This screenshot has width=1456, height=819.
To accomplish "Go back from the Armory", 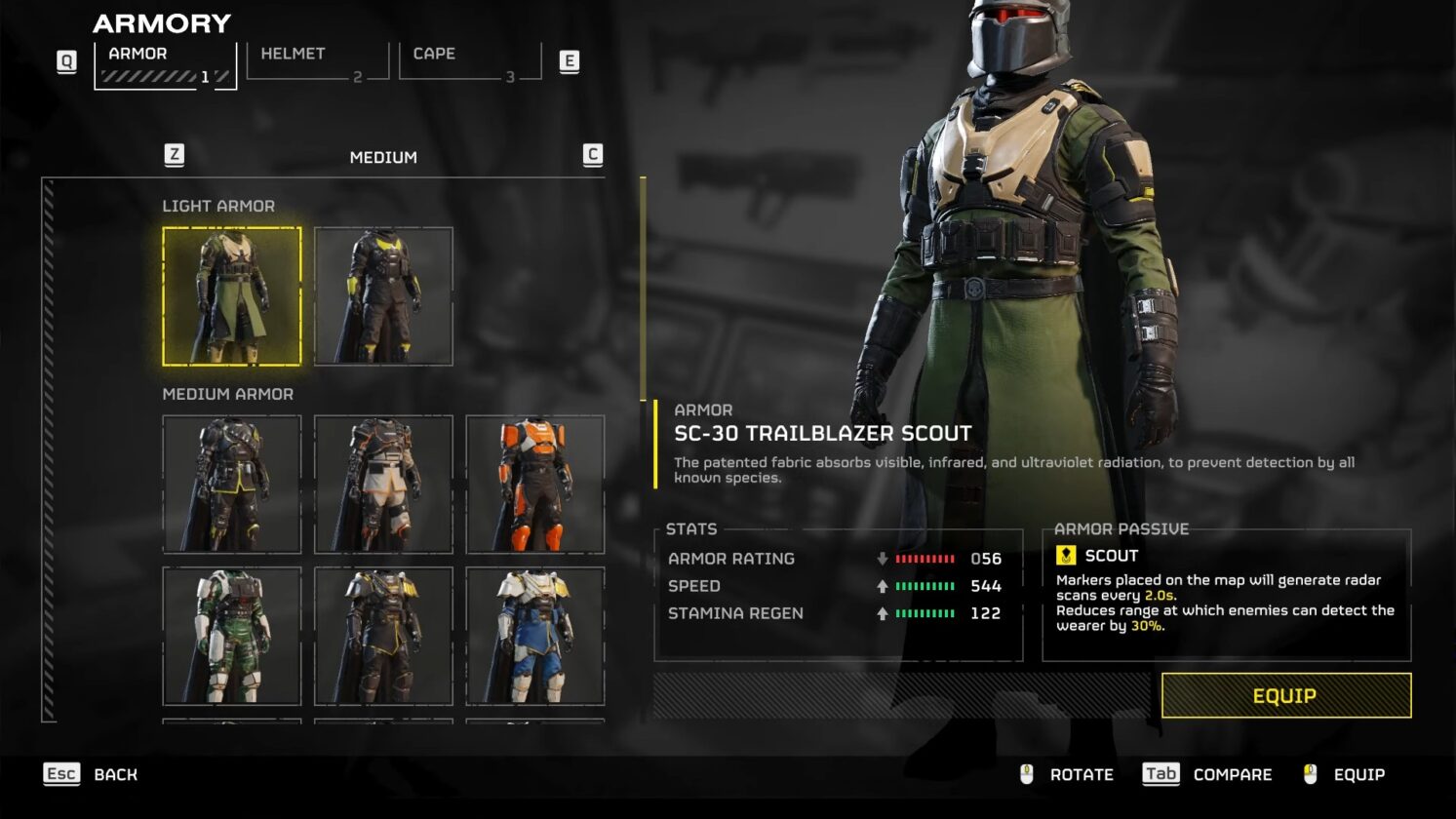I will (x=92, y=774).
